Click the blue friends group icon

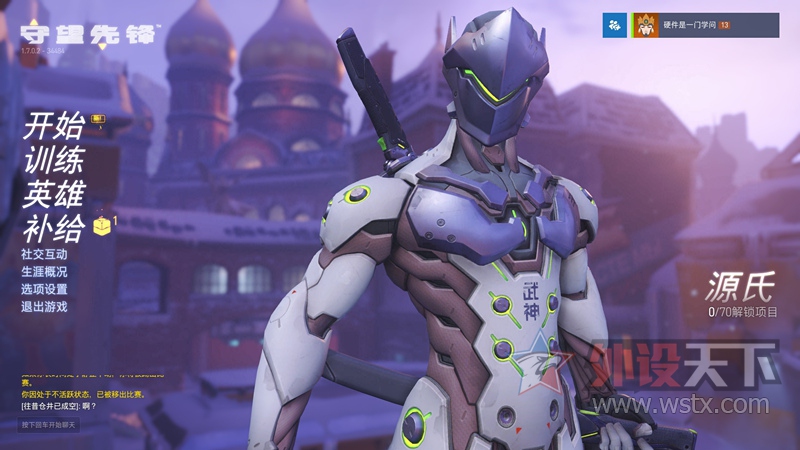pos(614,25)
